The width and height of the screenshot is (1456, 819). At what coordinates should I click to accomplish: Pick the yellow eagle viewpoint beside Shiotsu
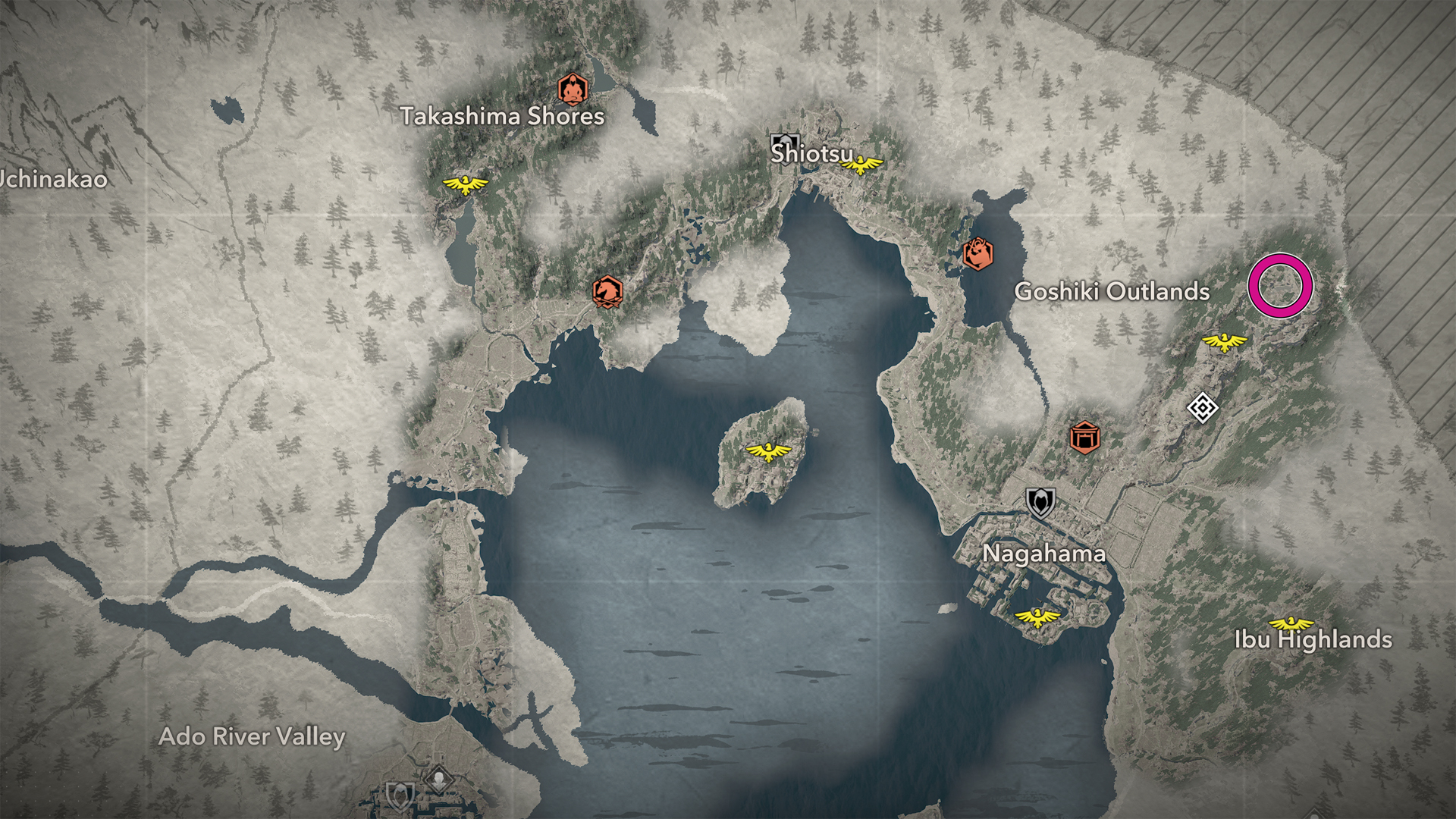coord(861,164)
